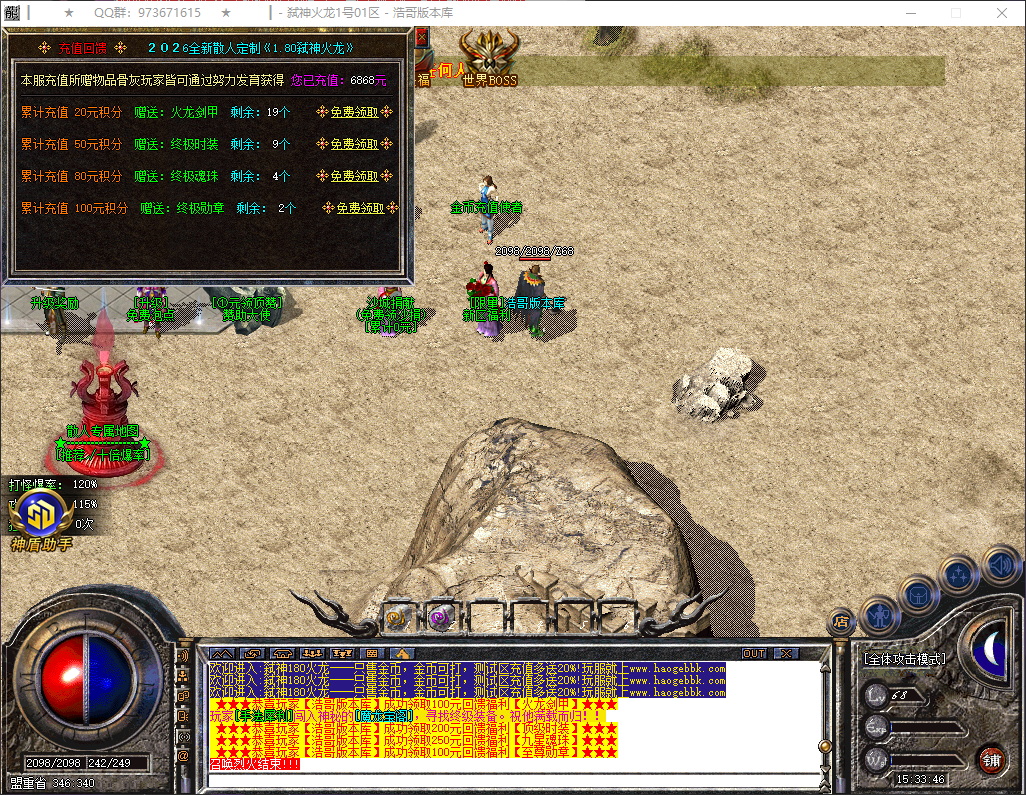Open the 店 shop button
1026x795 pixels.
841,622
